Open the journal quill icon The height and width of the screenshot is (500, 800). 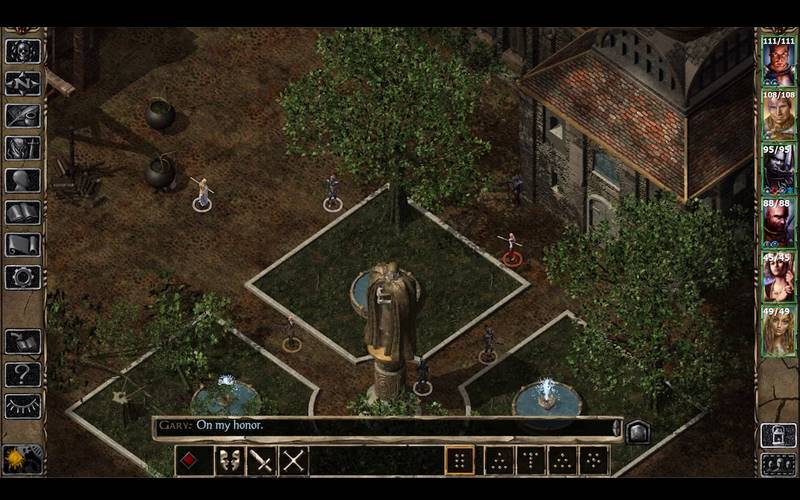point(22,115)
